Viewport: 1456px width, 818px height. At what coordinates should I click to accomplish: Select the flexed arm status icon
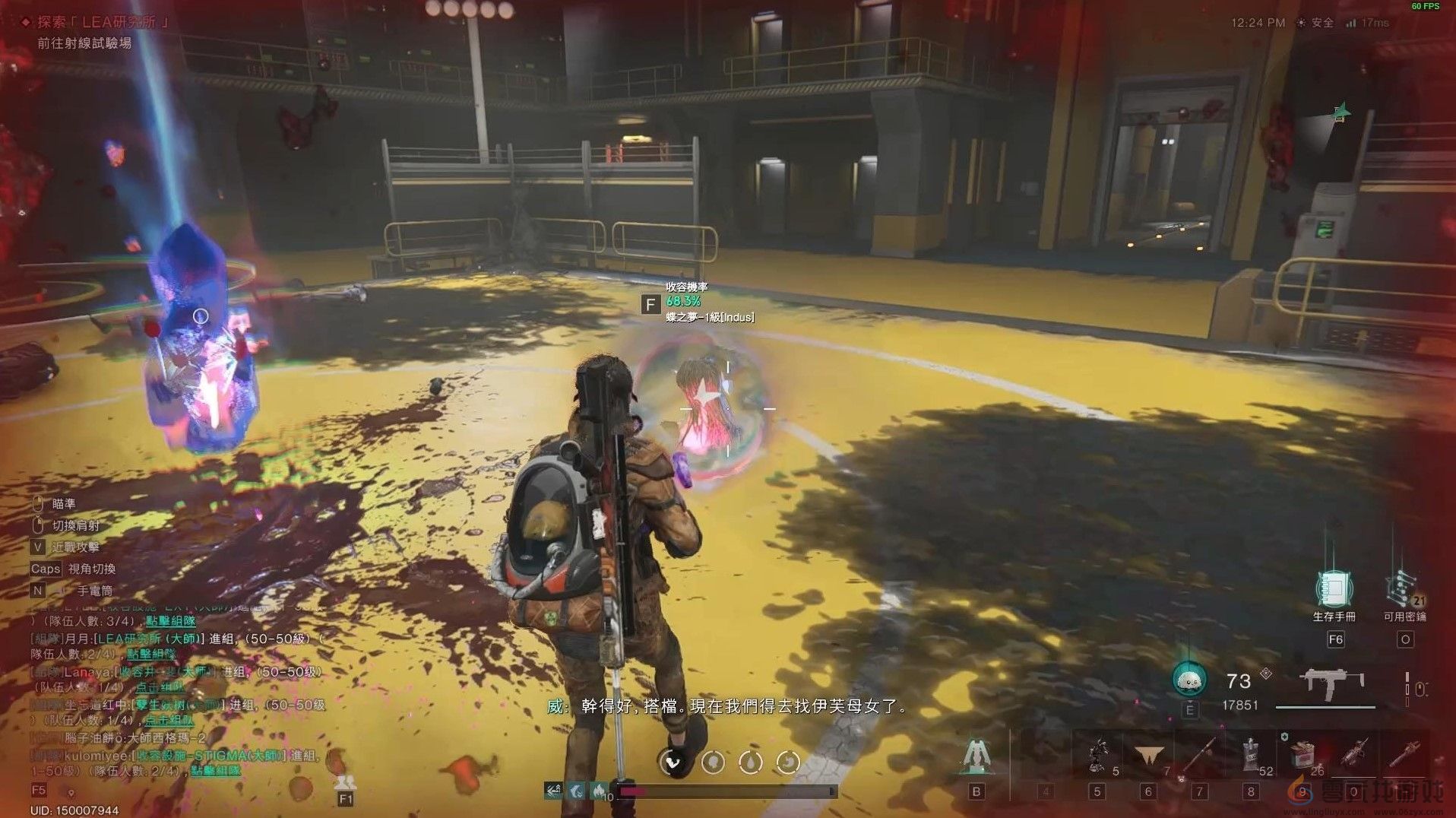(x=673, y=761)
